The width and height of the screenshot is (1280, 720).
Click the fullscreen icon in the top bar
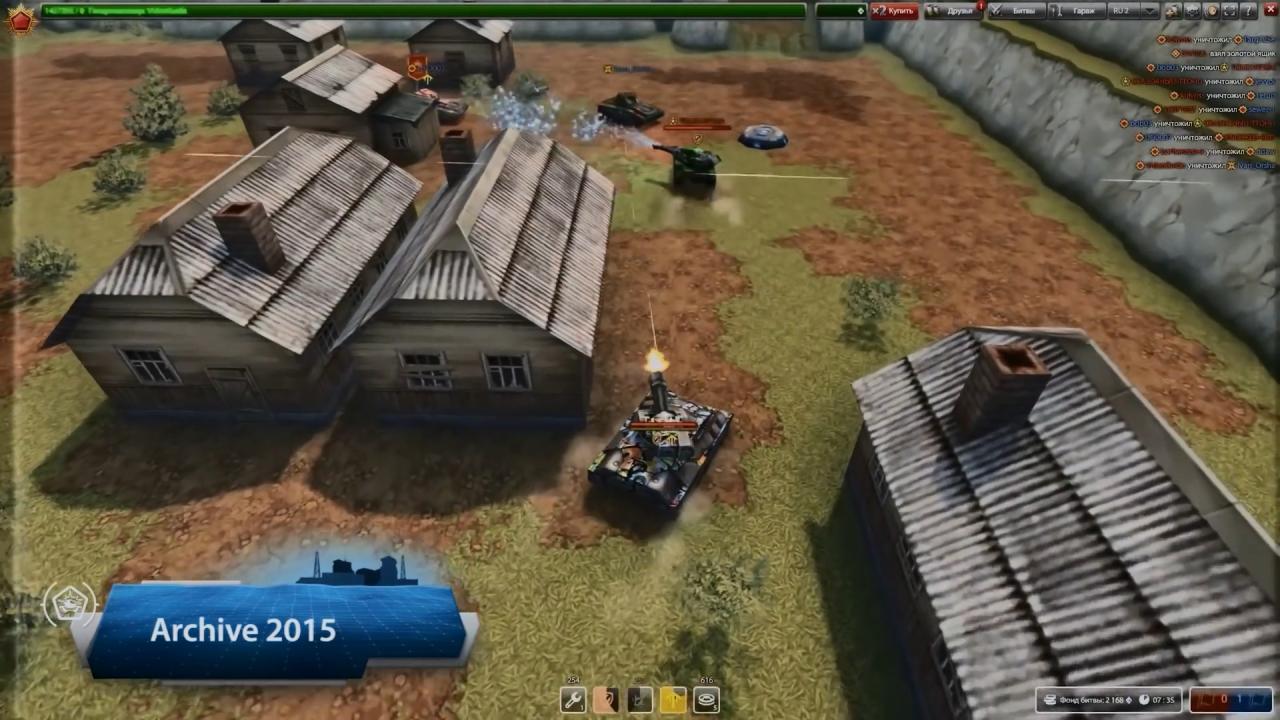(x=1230, y=10)
